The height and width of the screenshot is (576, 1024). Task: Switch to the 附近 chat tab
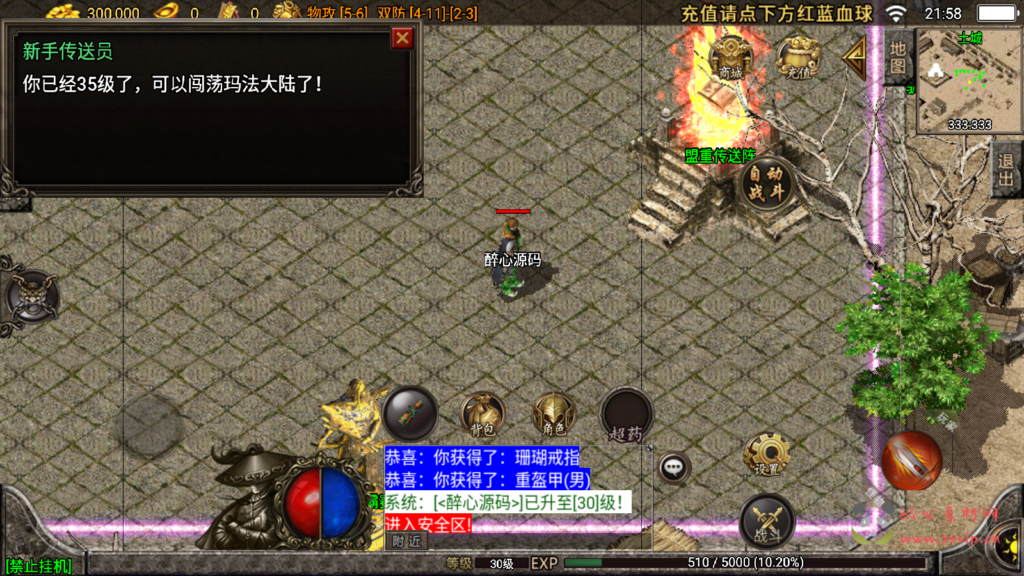(406, 541)
